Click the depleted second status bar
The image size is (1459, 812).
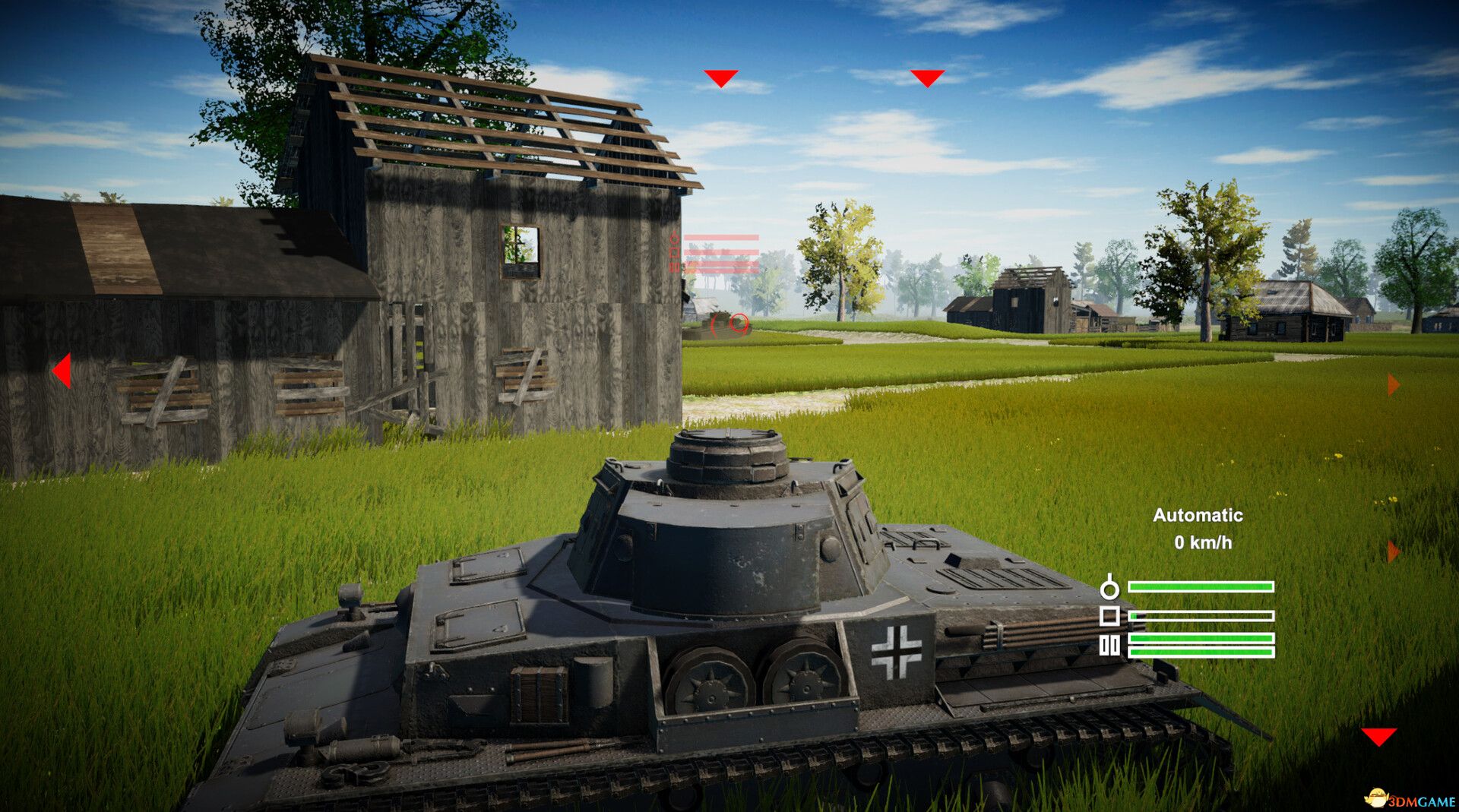point(1201,617)
